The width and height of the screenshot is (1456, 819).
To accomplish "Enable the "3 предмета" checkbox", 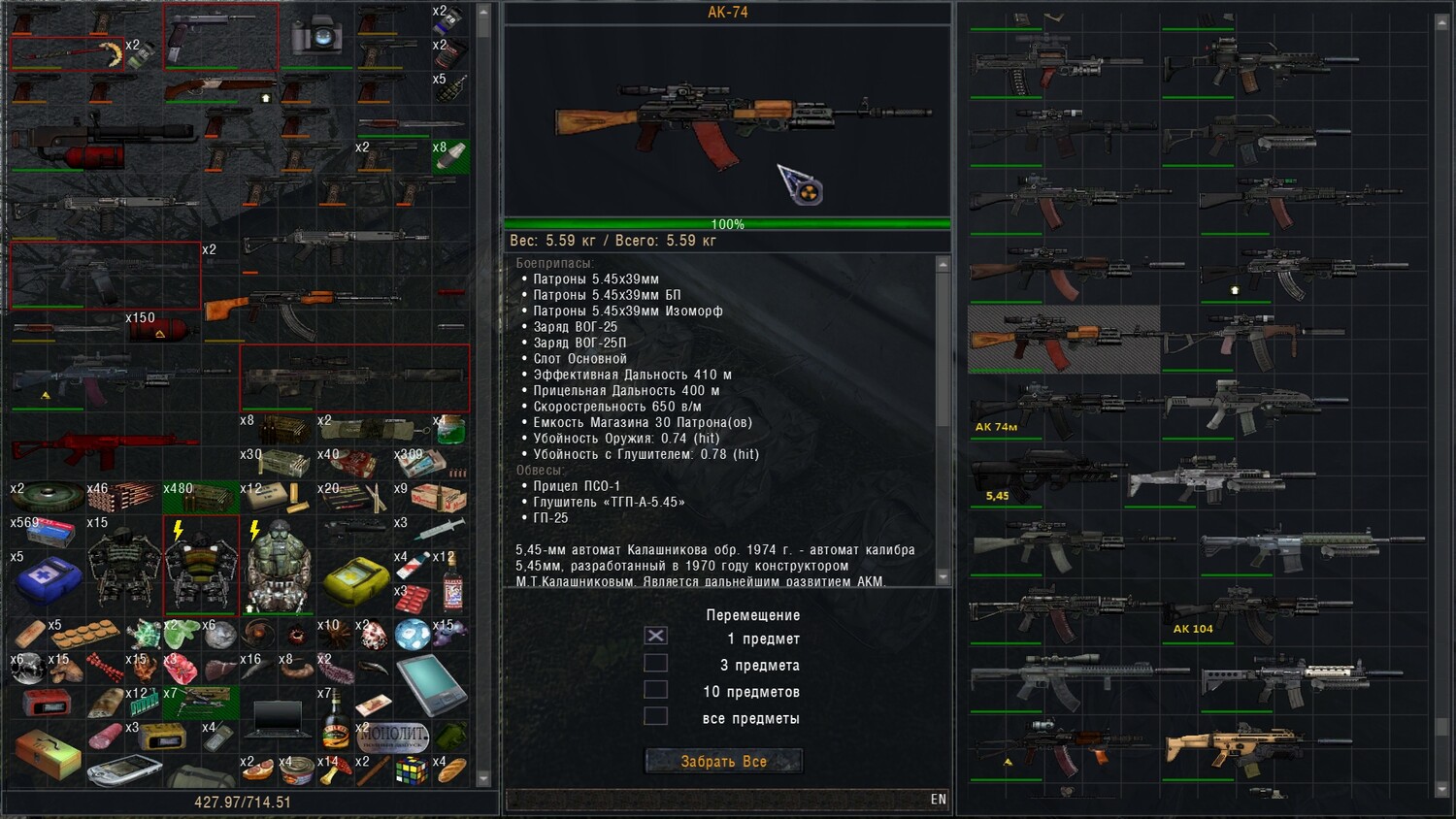I will (x=656, y=663).
